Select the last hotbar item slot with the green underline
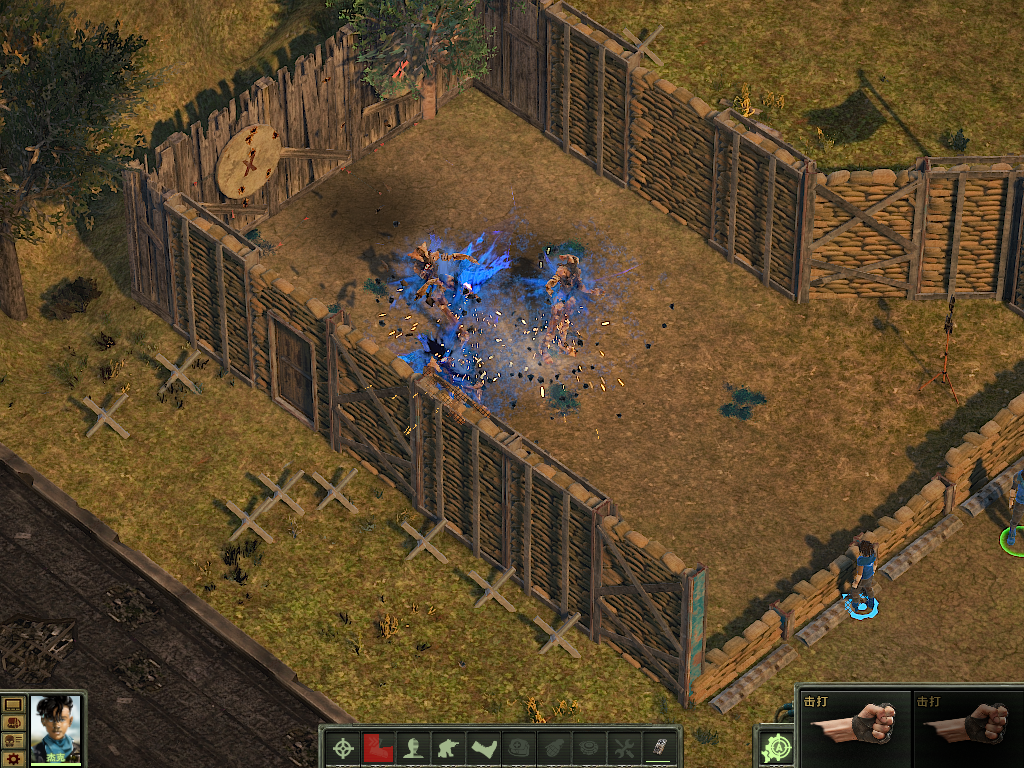1024x768 pixels. tap(660, 747)
